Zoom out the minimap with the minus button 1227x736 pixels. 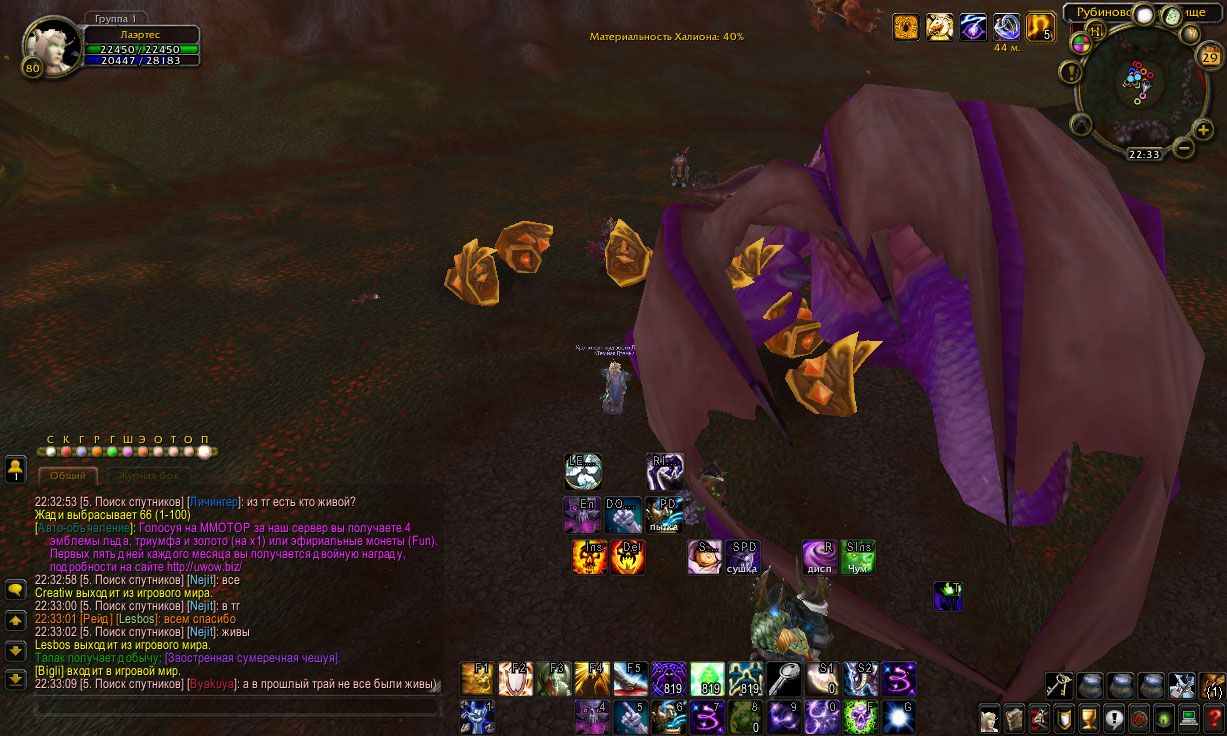tap(1184, 148)
